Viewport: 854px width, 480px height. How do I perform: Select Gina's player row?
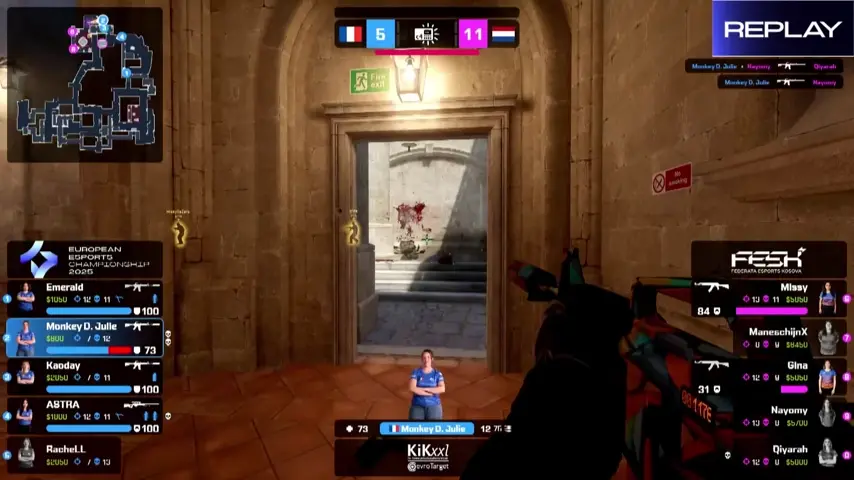click(768, 377)
